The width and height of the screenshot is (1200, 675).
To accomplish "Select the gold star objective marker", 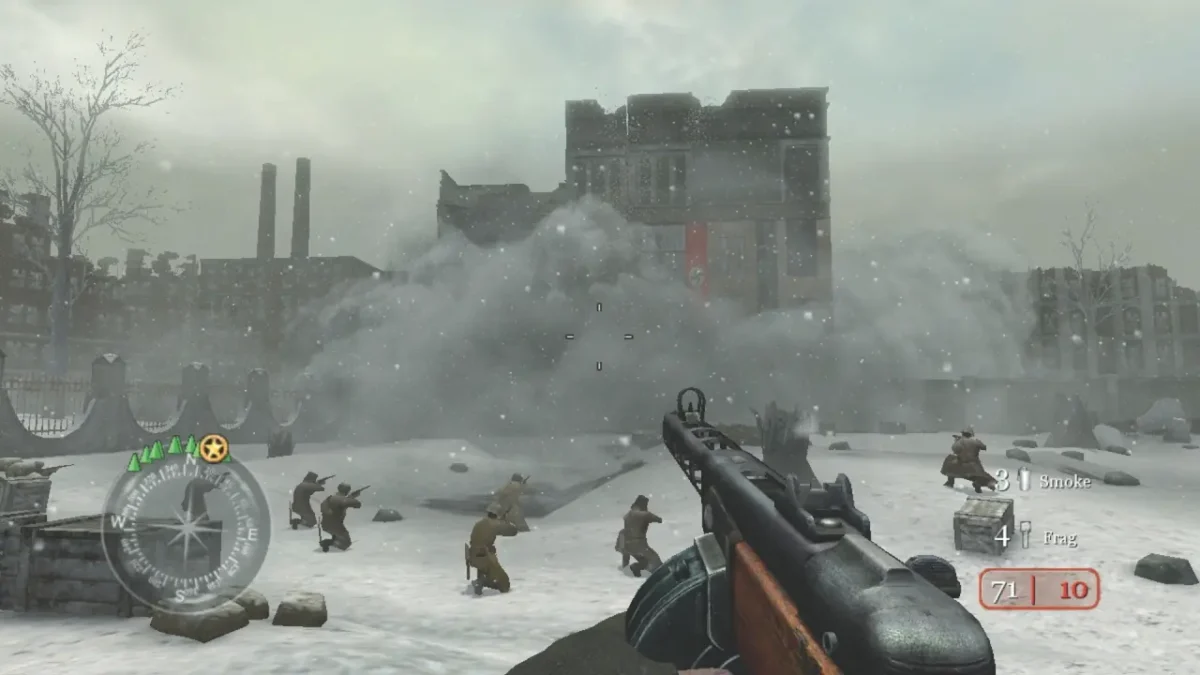I will [x=212, y=449].
